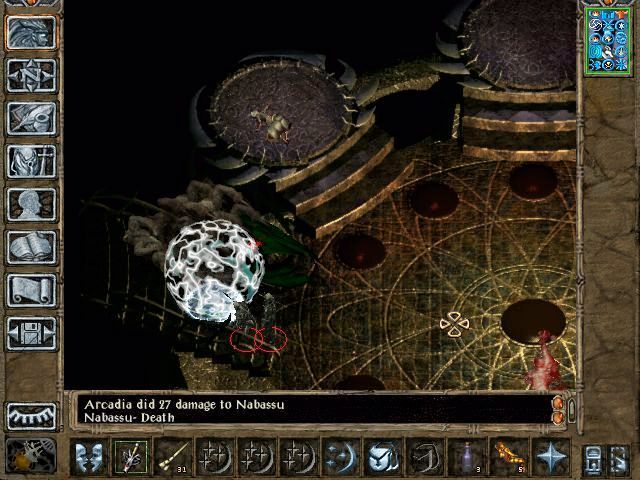Open special abilities with the star icon

(550, 457)
